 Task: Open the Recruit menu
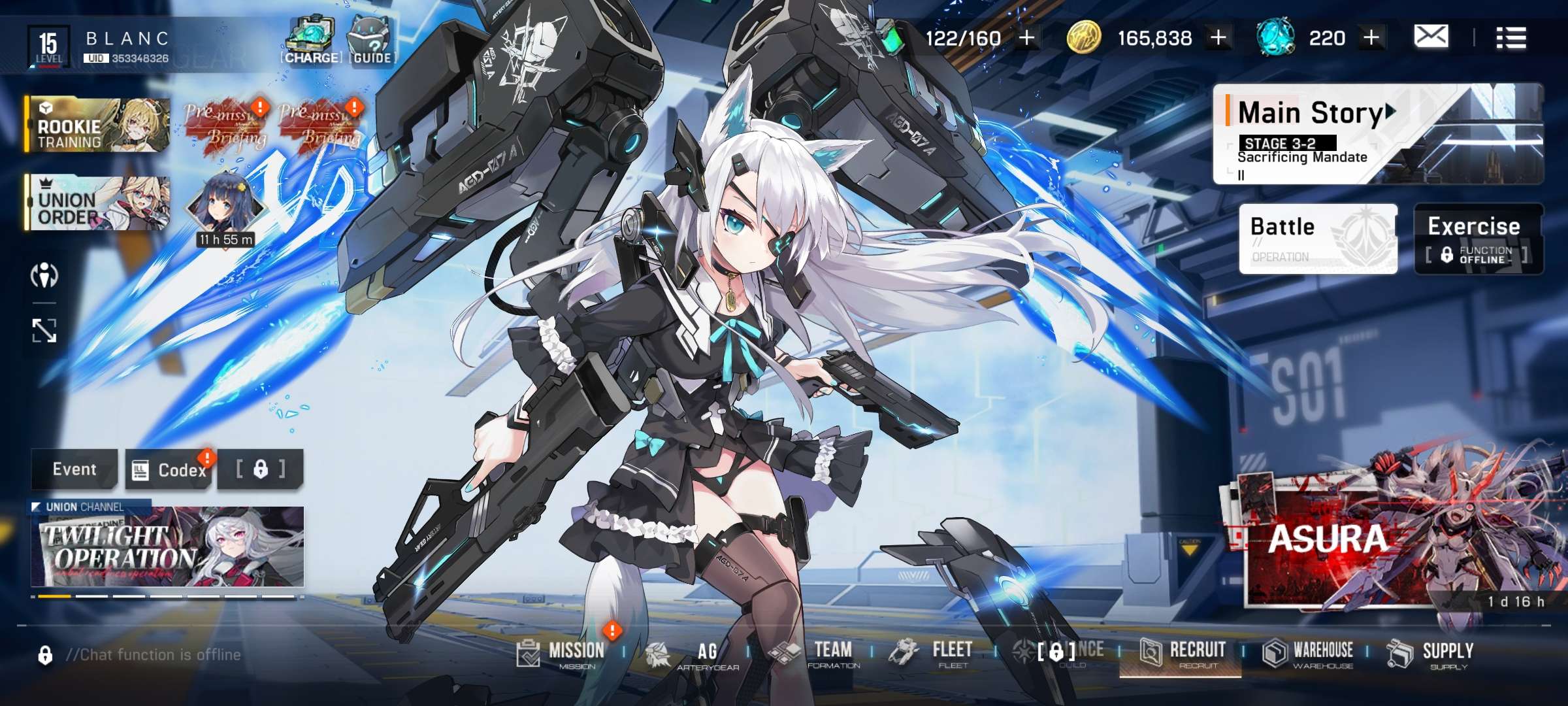1183,653
